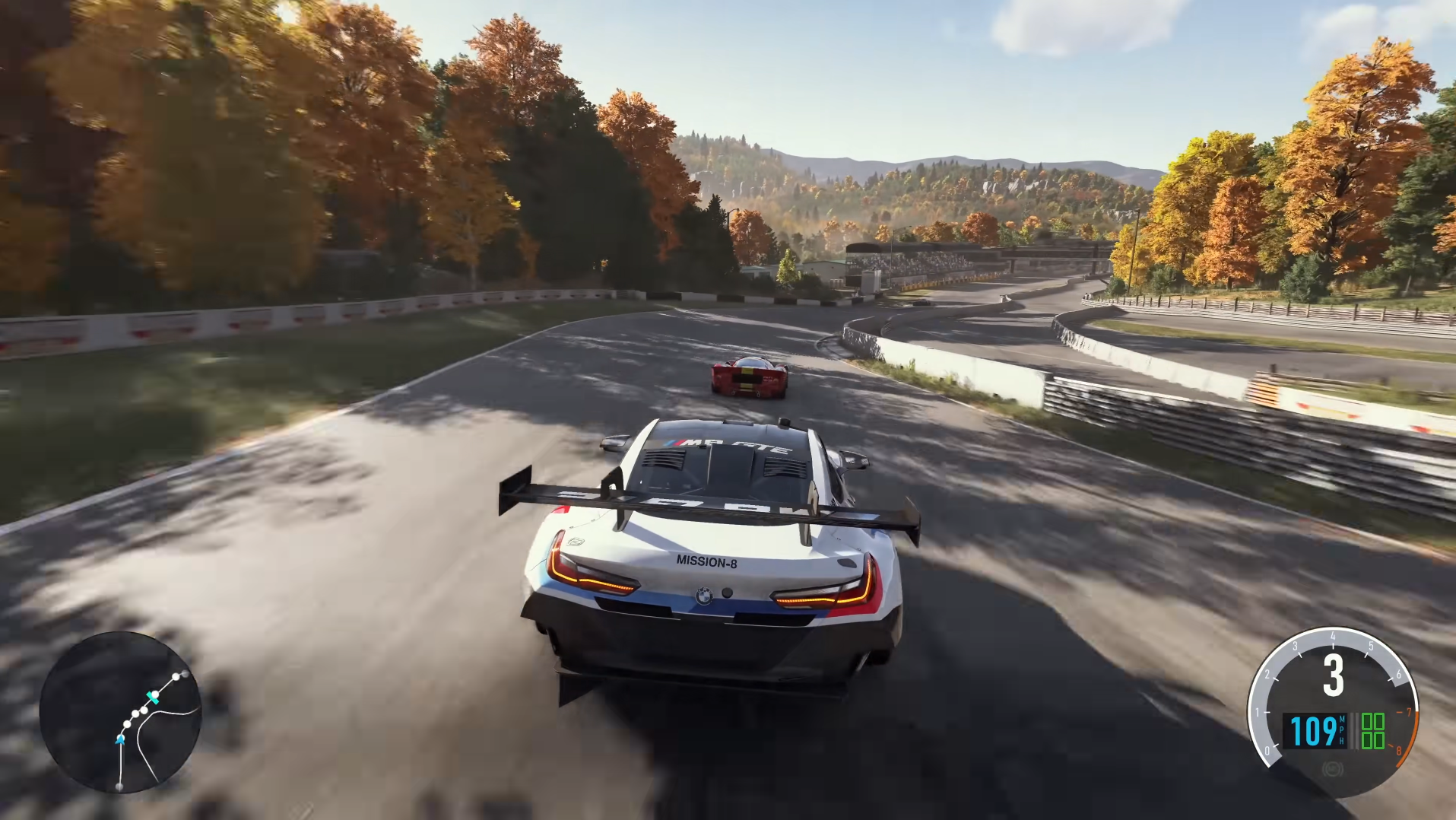Screen dimensions: 1456x820
Task: Select the green tire wear indicator blocks
Action: (x=1373, y=731)
